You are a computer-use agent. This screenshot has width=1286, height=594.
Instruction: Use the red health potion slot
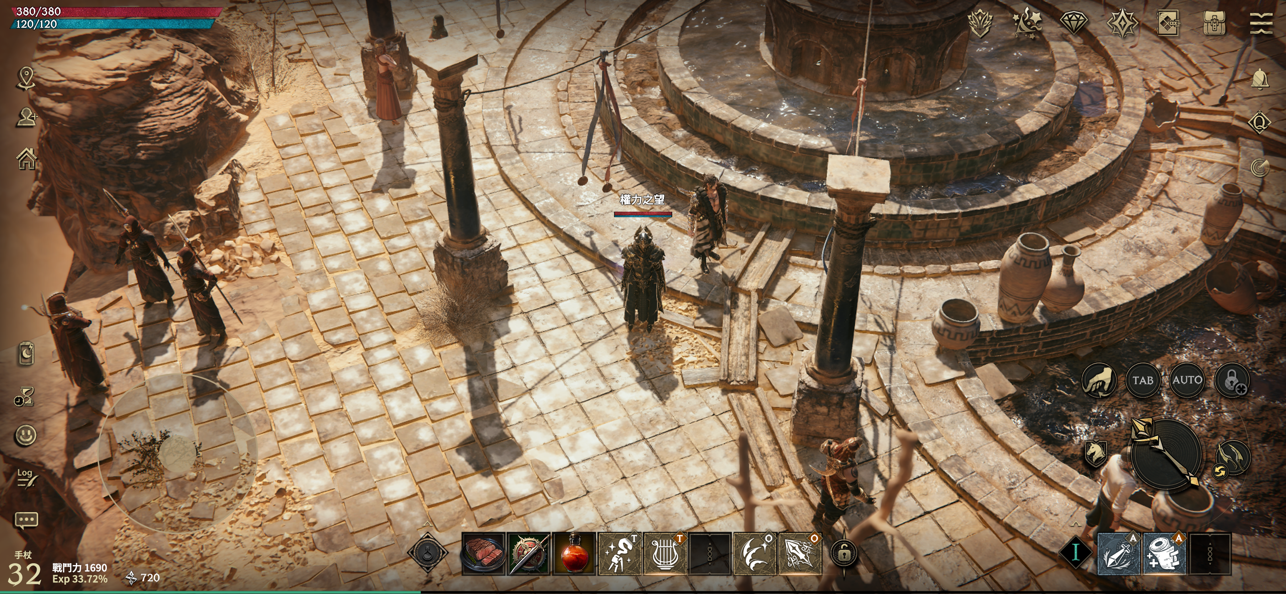574,554
